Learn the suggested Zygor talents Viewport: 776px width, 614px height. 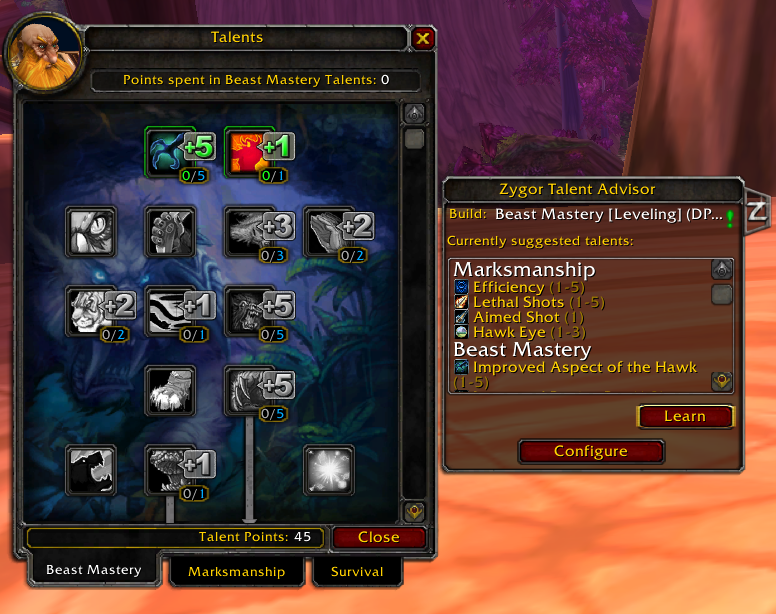click(685, 416)
